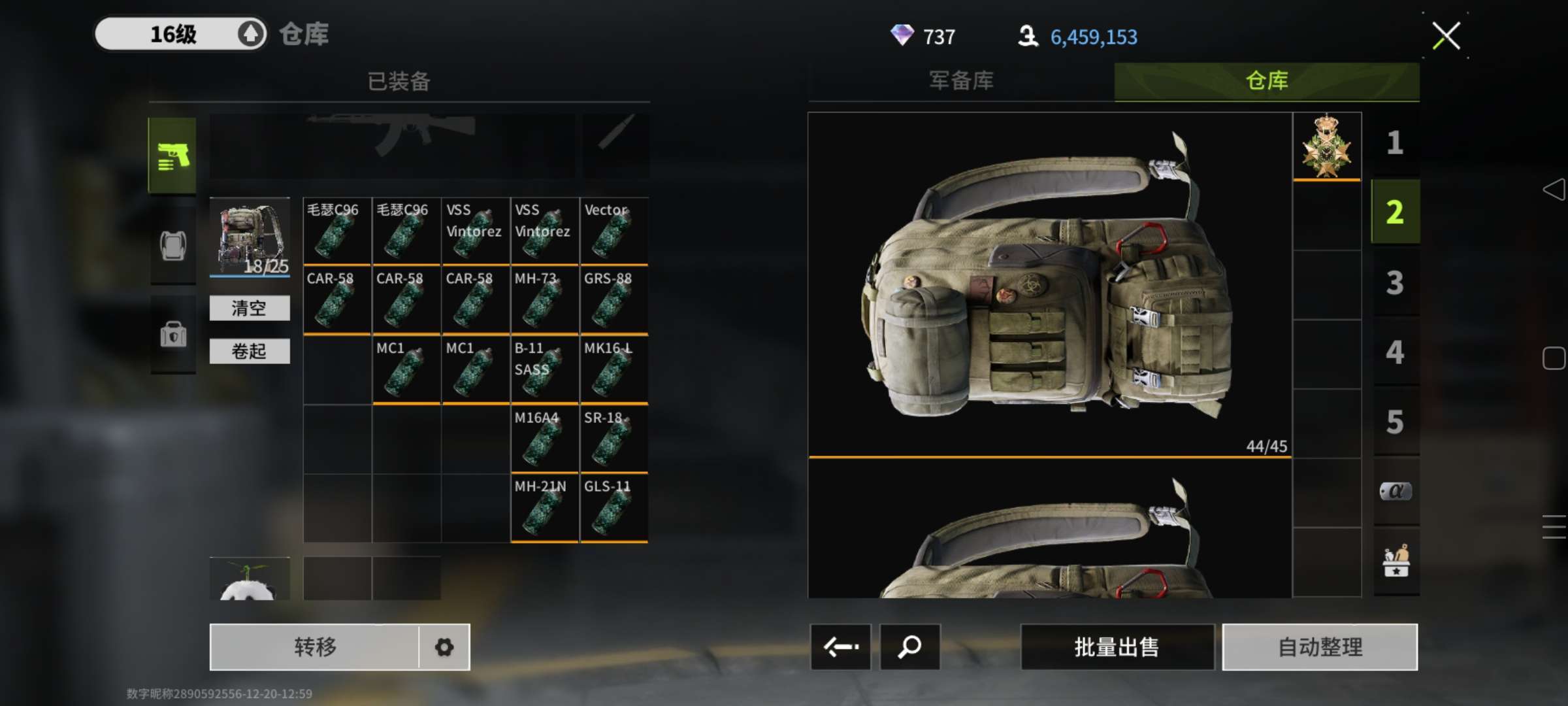Open 批量出售 bulk sell

pos(1117,647)
